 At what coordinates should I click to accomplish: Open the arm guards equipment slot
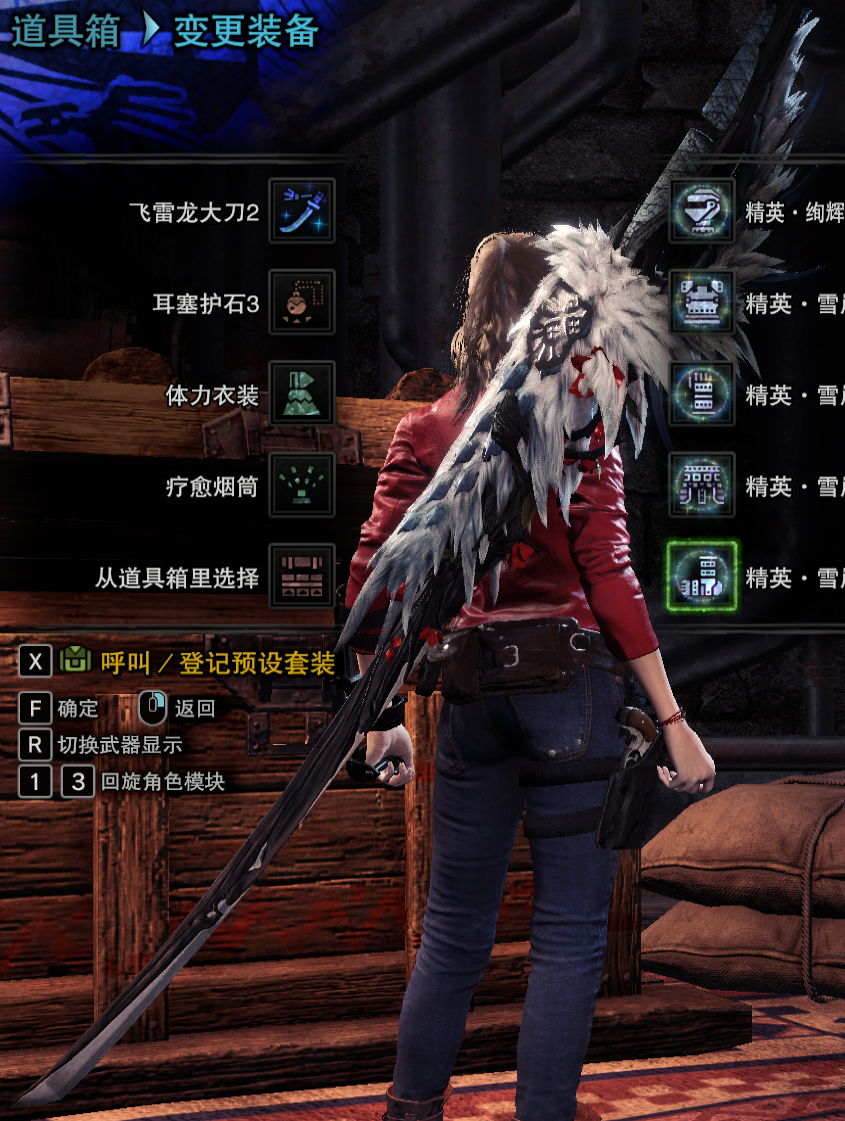(x=701, y=394)
